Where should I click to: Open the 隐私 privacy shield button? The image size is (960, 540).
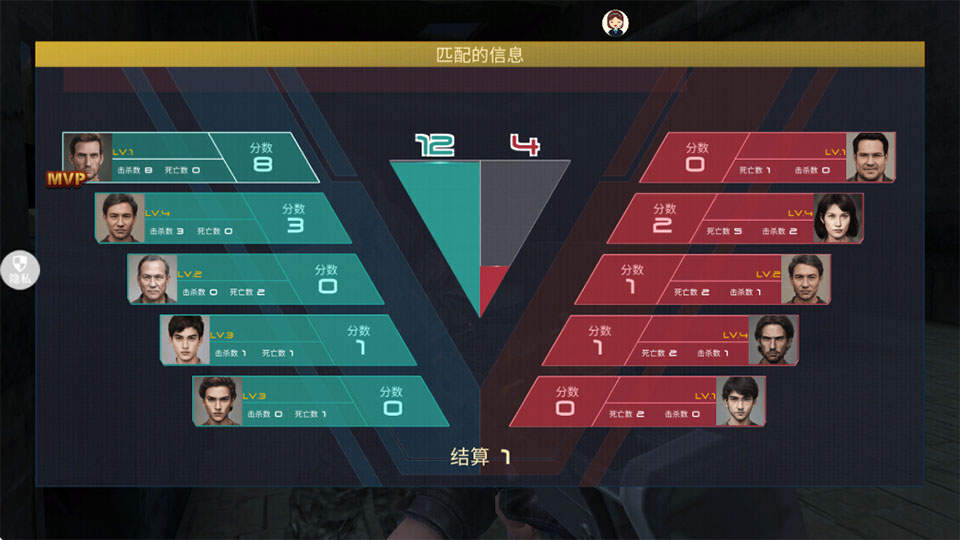pos(20,269)
